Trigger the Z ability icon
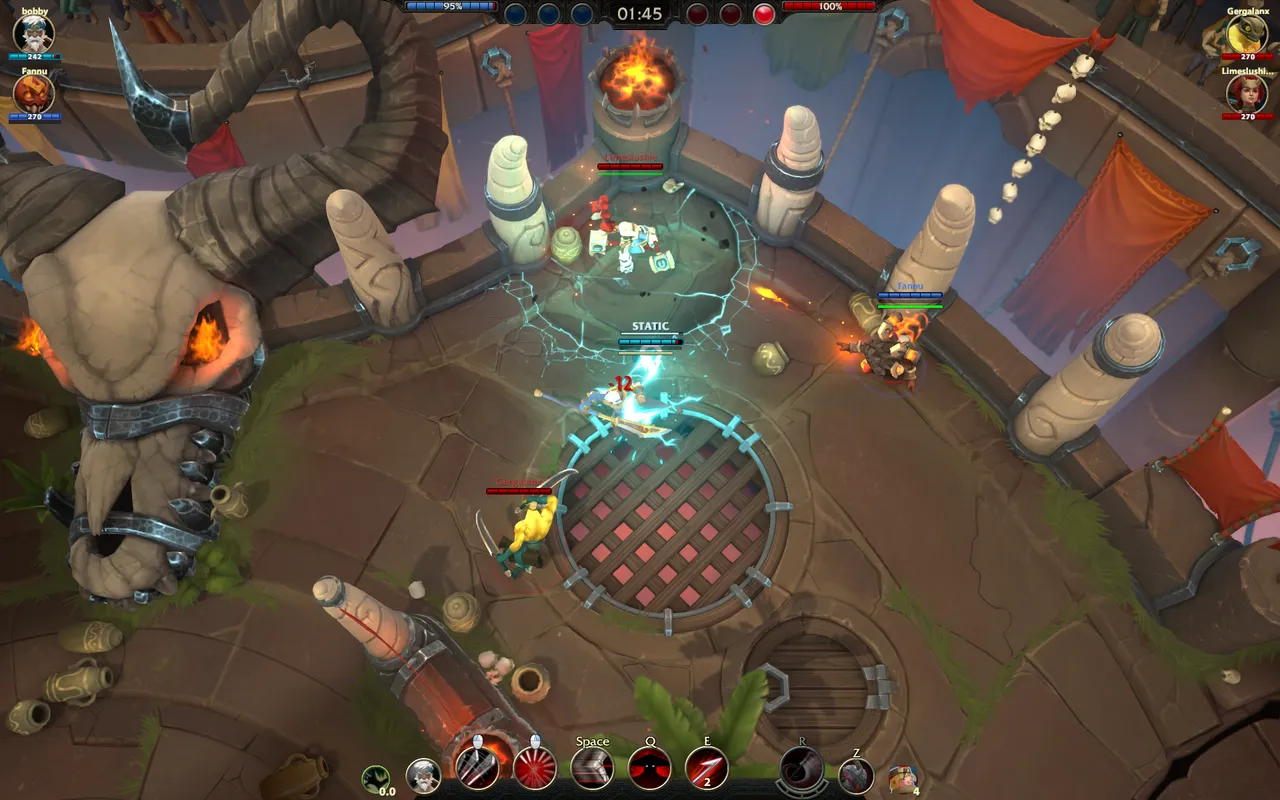Image resolution: width=1280 pixels, height=800 pixels. (858, 774)
